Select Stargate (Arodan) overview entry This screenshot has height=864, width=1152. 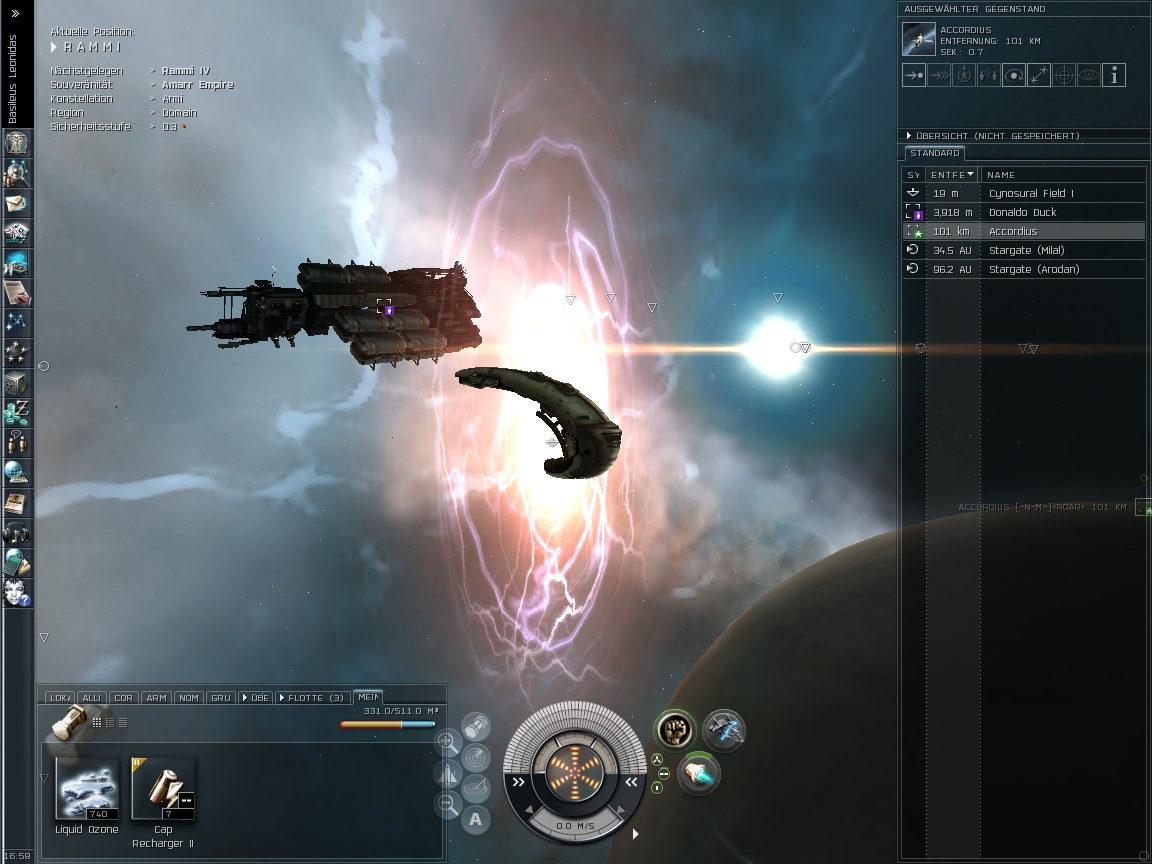[x=1033, y=269]
